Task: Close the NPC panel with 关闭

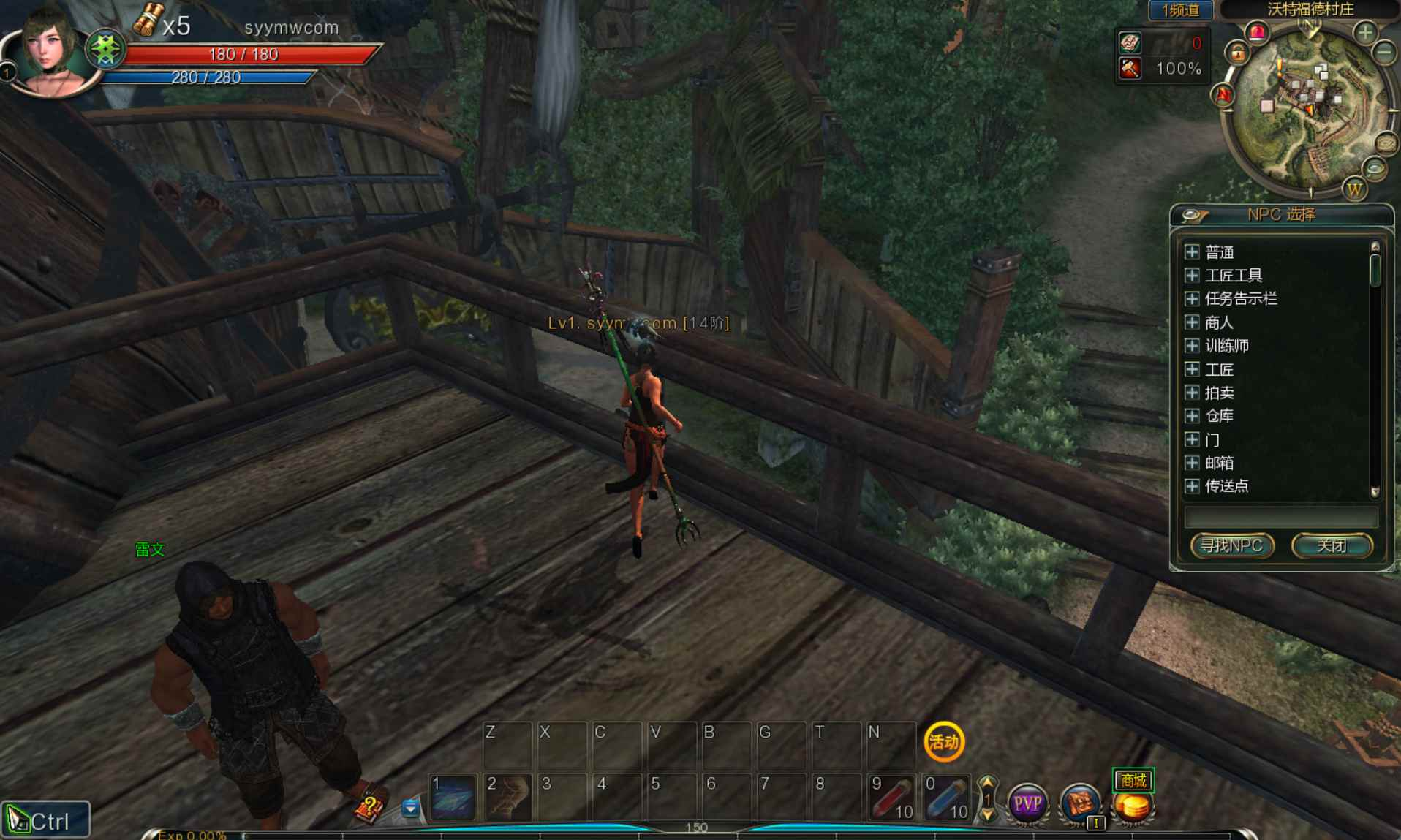Action: tap(1332, 545)
